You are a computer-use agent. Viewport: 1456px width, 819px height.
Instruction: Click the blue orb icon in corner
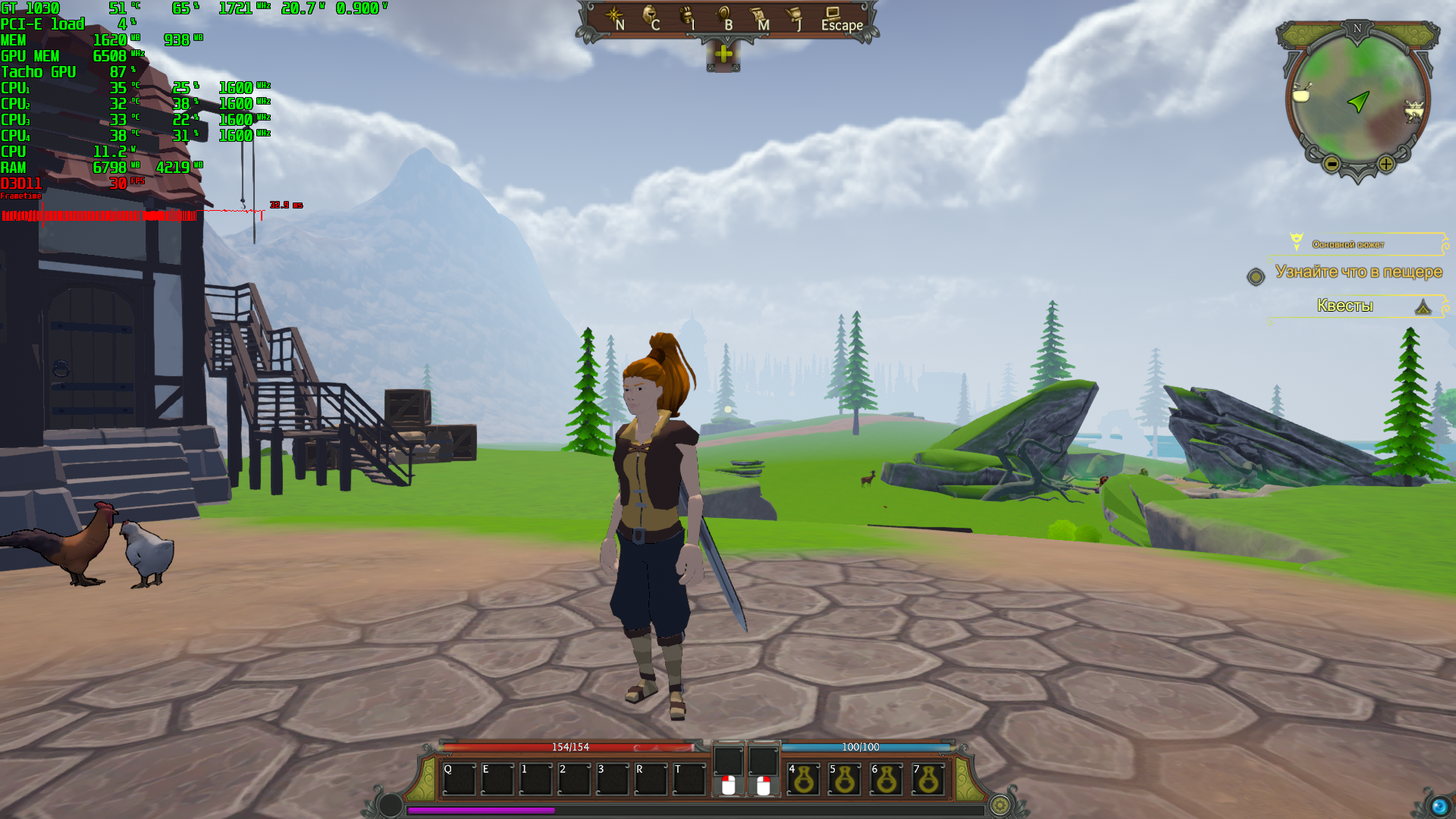(1439, 805)
